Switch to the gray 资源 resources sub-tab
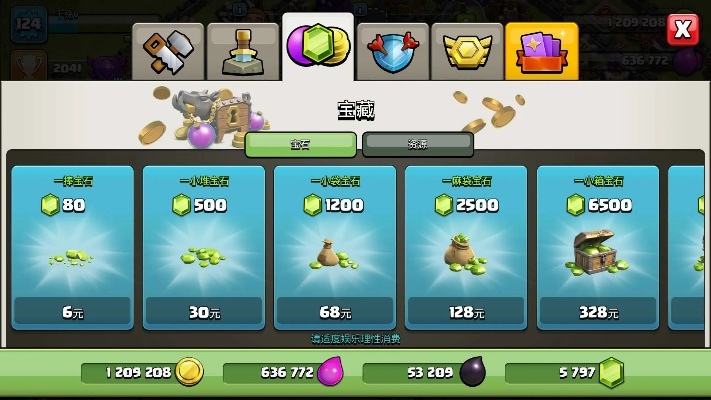The height and width of the screenshot is (400, 711). (x=417, y=144)
